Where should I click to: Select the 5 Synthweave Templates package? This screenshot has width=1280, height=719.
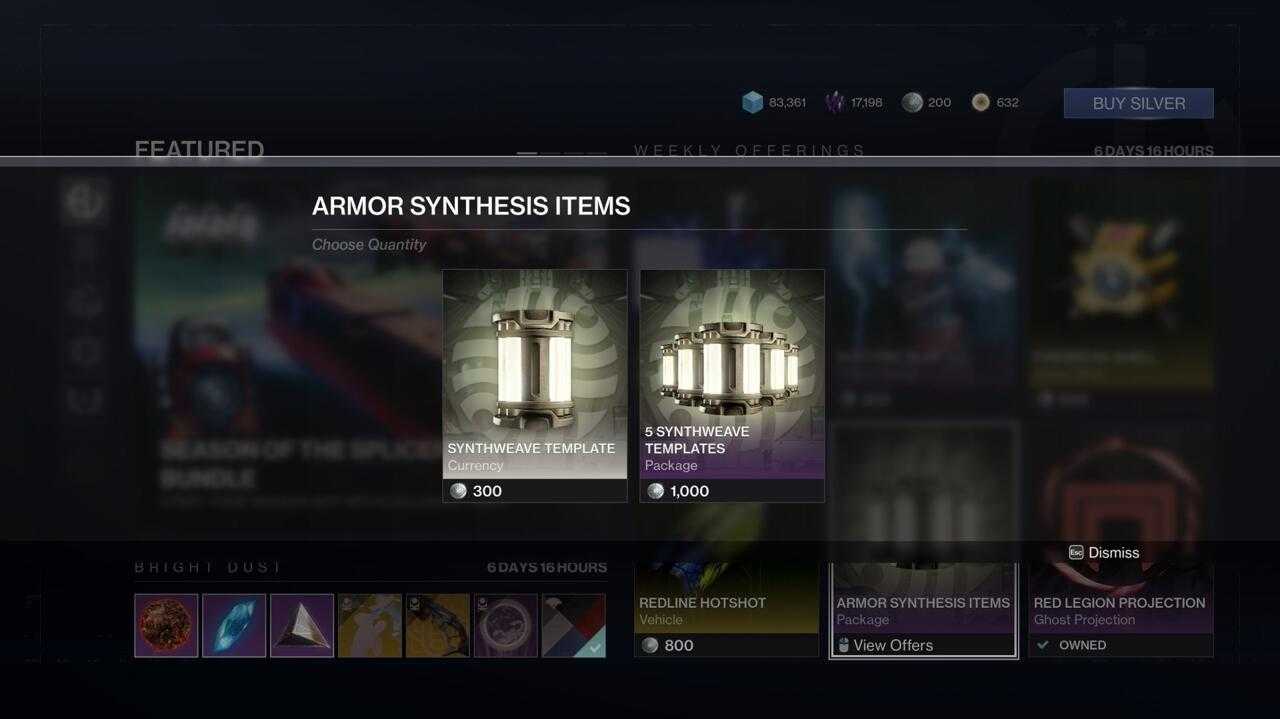[732, 385]
